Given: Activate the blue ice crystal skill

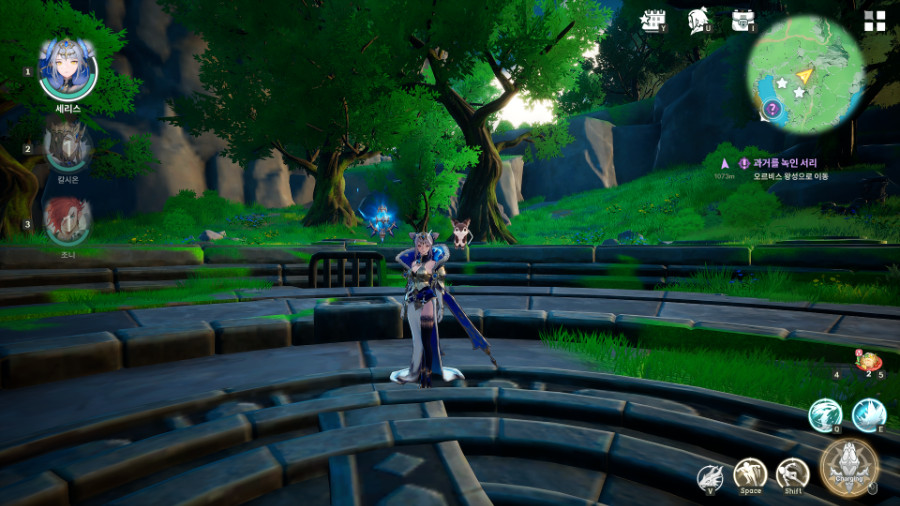Looking at the screenshot, I should coord(869,414).
